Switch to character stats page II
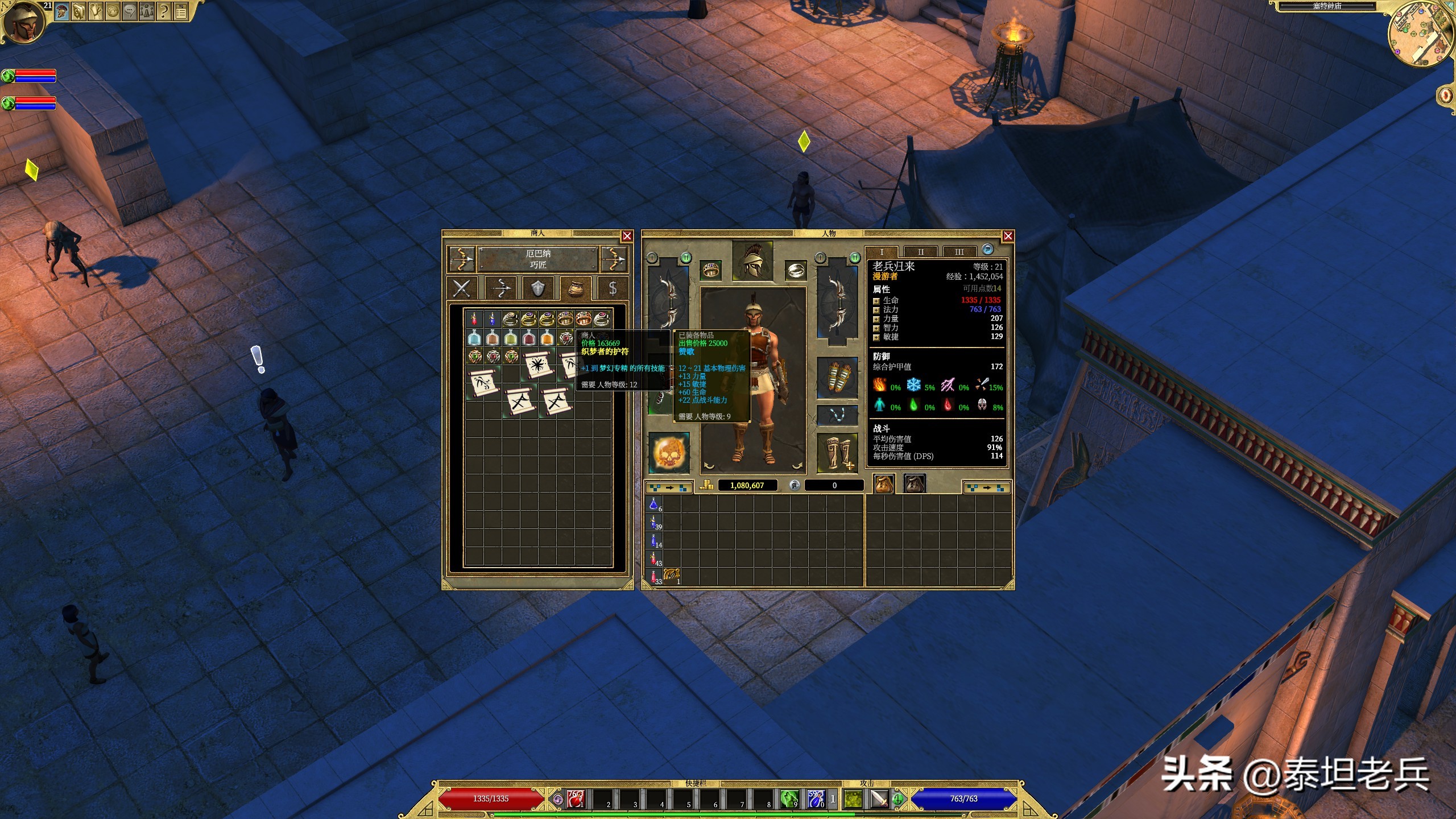This screenshot has width=1456, height=819. pos(921,251)
